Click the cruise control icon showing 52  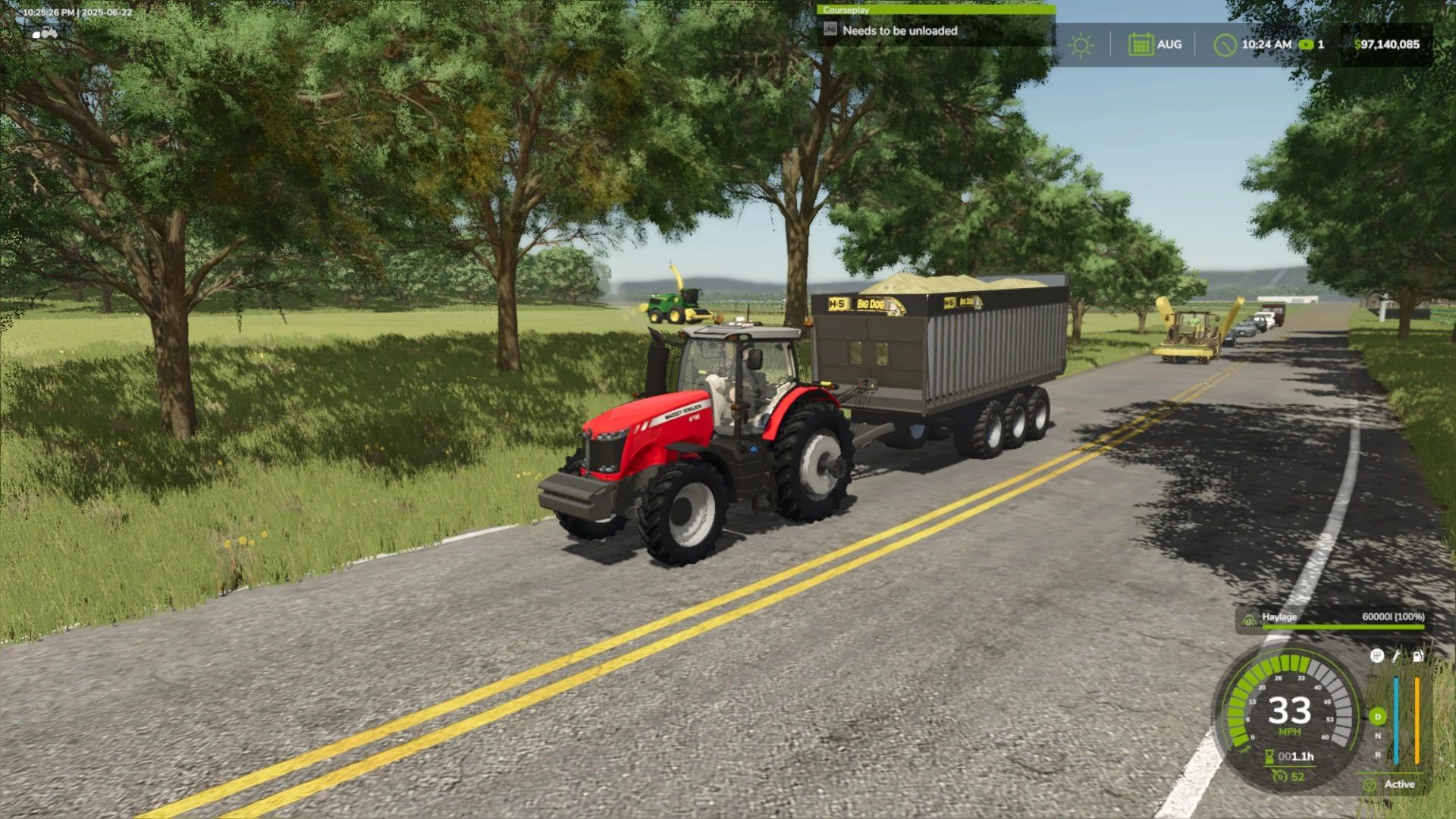(x=1282, y=776)
